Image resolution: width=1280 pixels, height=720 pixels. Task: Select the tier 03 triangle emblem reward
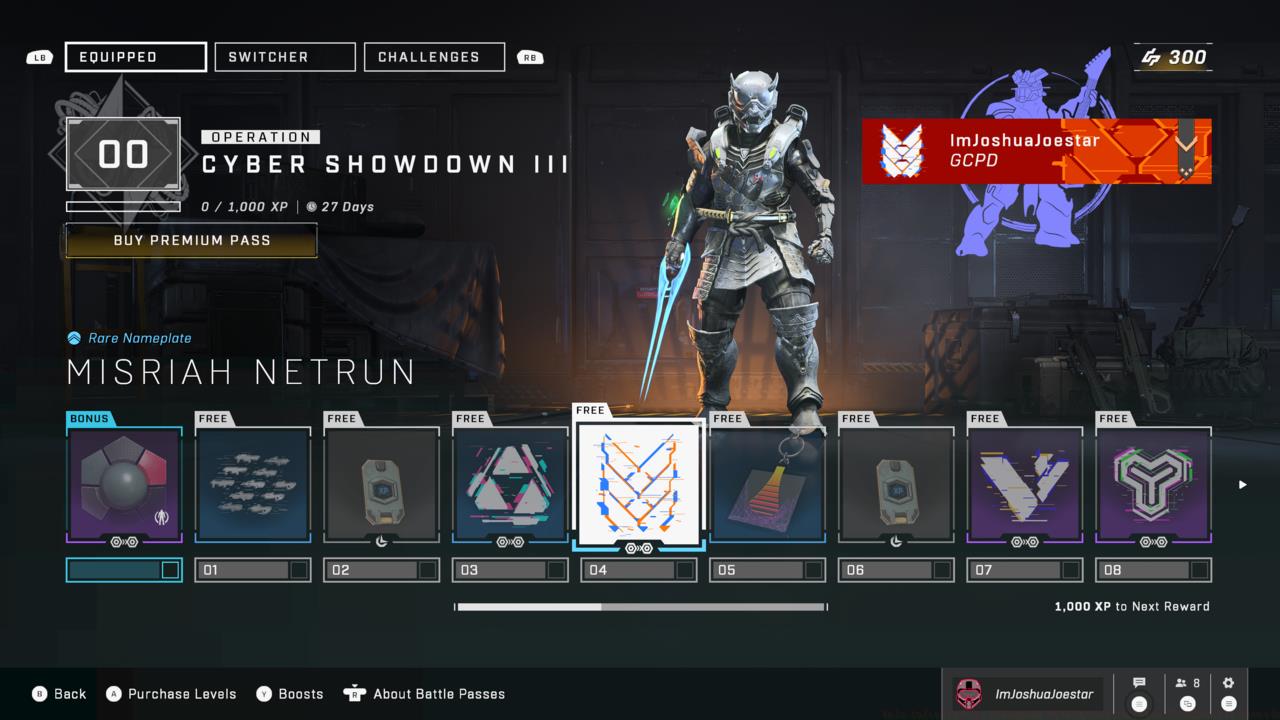click(x=511, y=485)
